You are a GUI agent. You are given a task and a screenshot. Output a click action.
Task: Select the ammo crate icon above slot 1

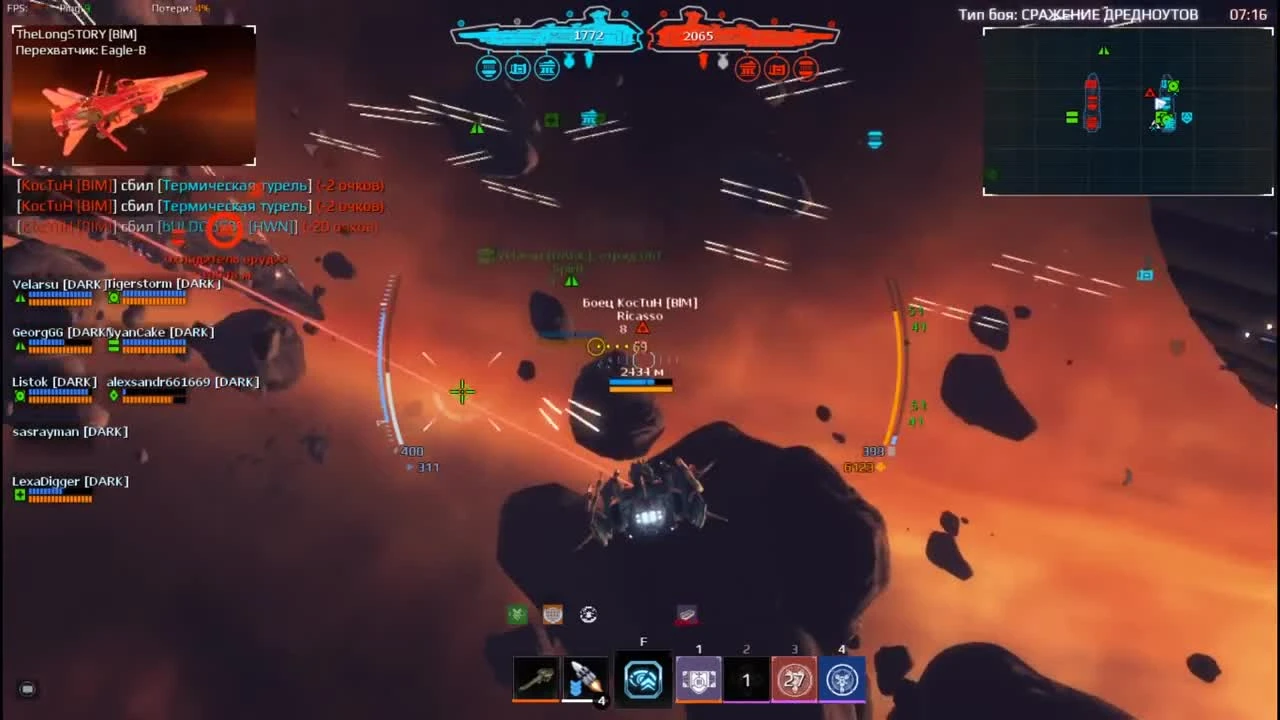click(687, 614)
